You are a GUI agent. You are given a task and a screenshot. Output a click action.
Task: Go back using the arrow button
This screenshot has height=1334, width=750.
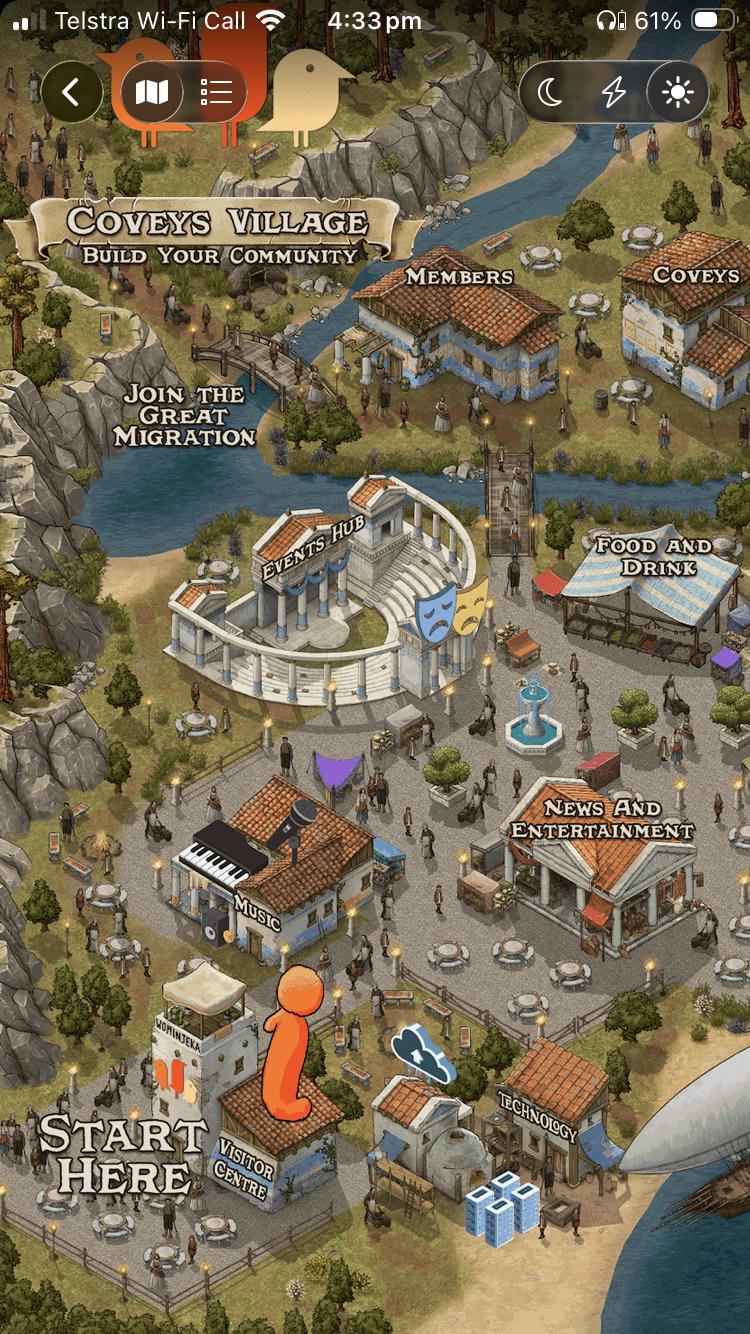[71, 93]
